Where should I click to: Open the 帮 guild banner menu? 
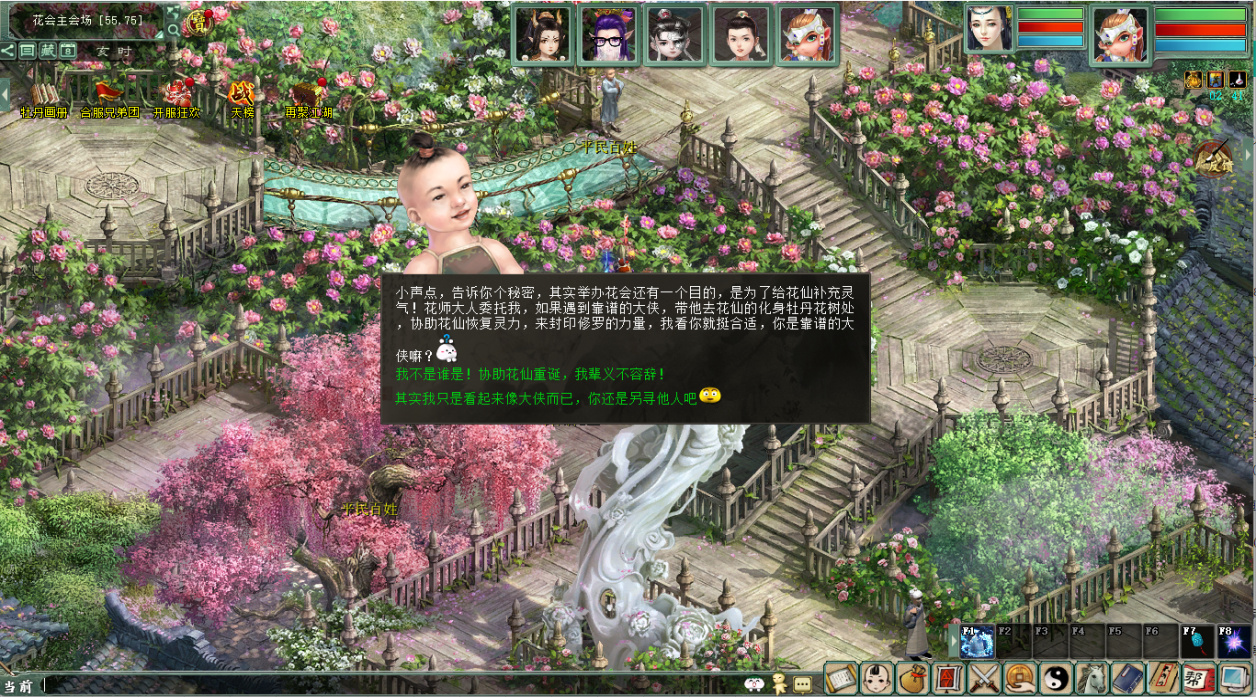pyautogui.click(x=1198, y=679)
